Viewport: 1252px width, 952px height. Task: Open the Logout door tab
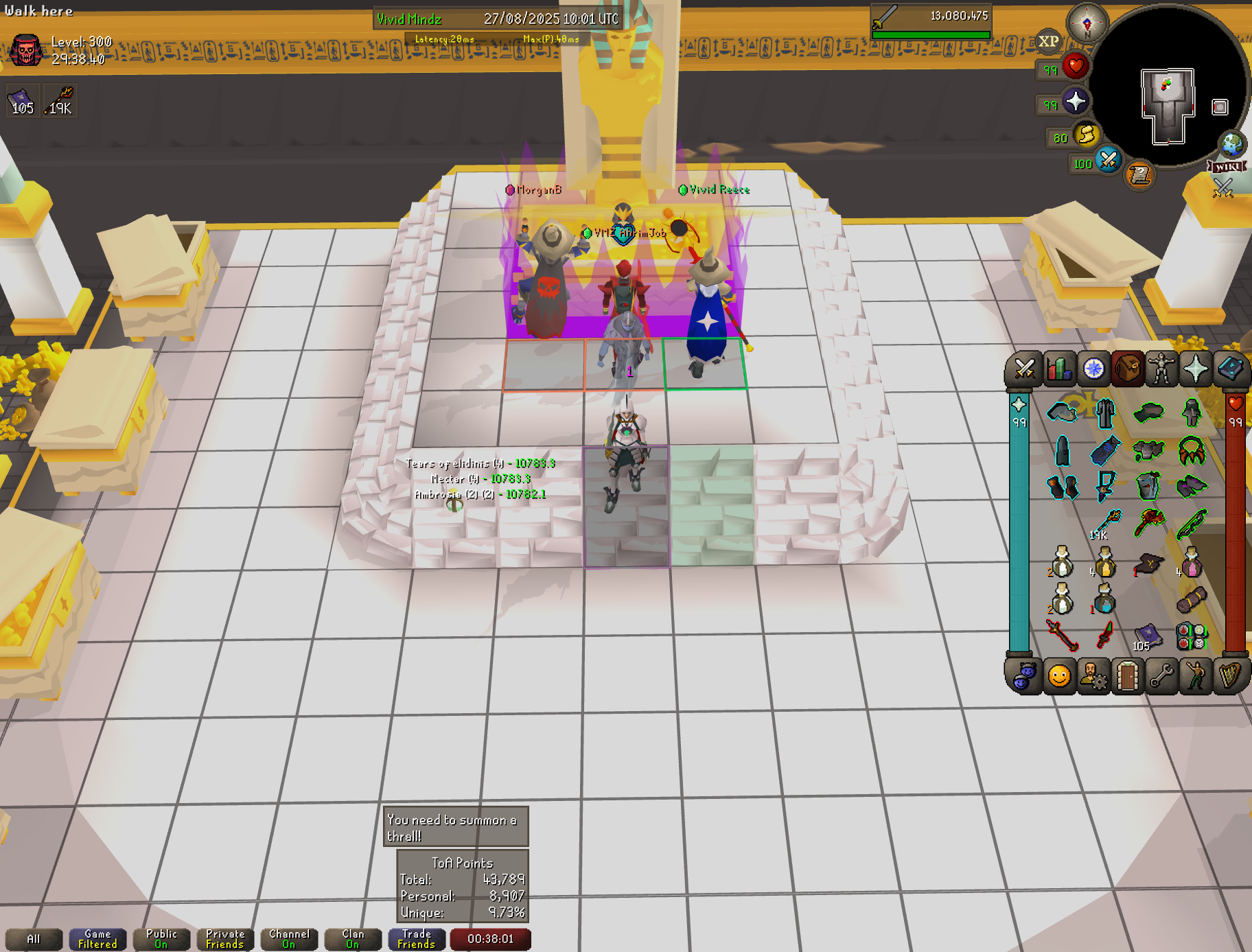(x=1127, y=677)
